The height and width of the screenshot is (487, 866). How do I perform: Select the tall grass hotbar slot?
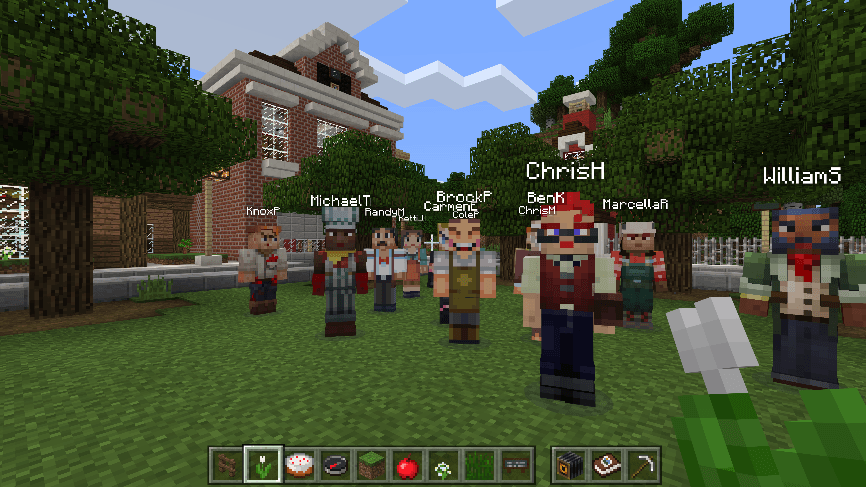tap(478, 464)
